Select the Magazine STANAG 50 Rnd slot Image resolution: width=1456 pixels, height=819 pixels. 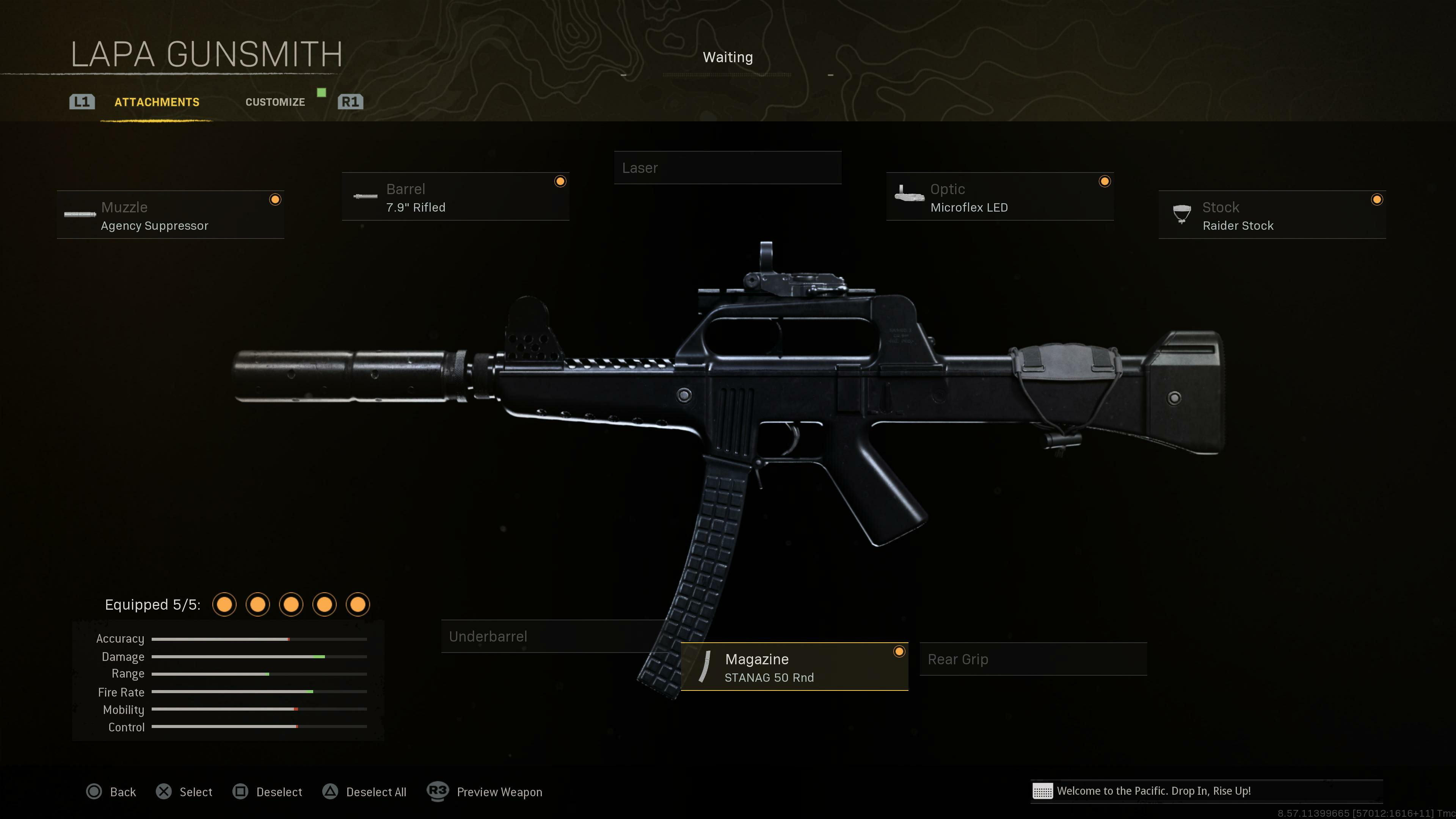(x=794, y=667)
